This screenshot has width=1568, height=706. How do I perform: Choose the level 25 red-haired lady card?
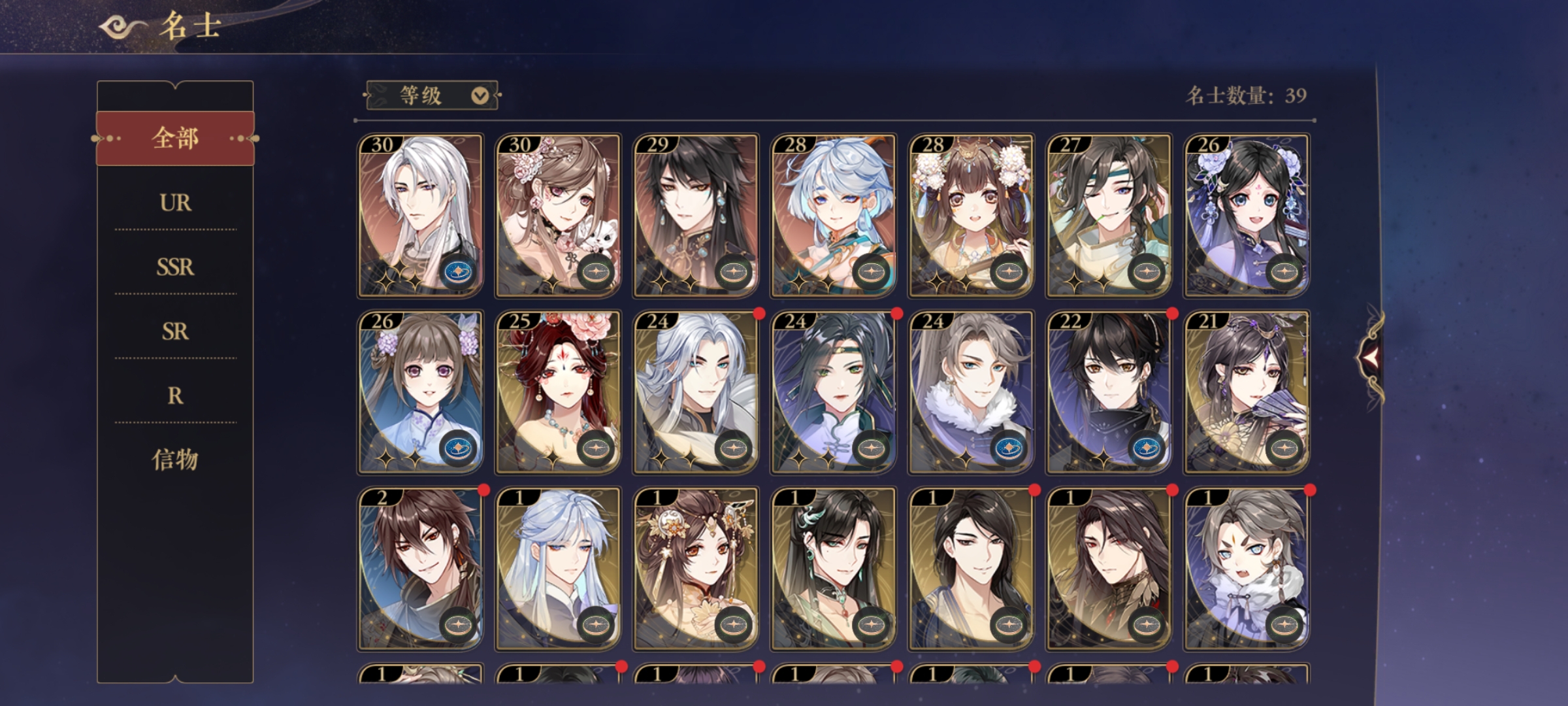(558, 392)
